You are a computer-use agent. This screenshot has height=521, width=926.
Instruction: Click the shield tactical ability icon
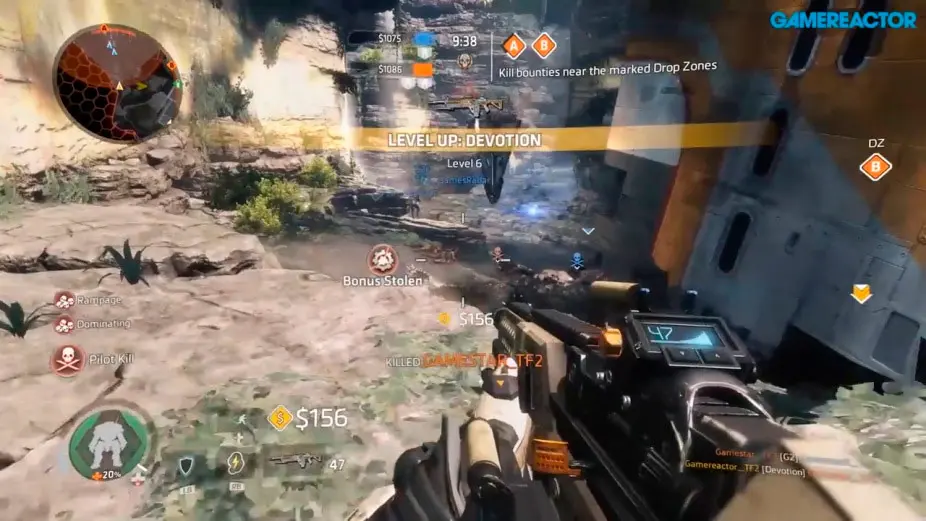point(186,462)
